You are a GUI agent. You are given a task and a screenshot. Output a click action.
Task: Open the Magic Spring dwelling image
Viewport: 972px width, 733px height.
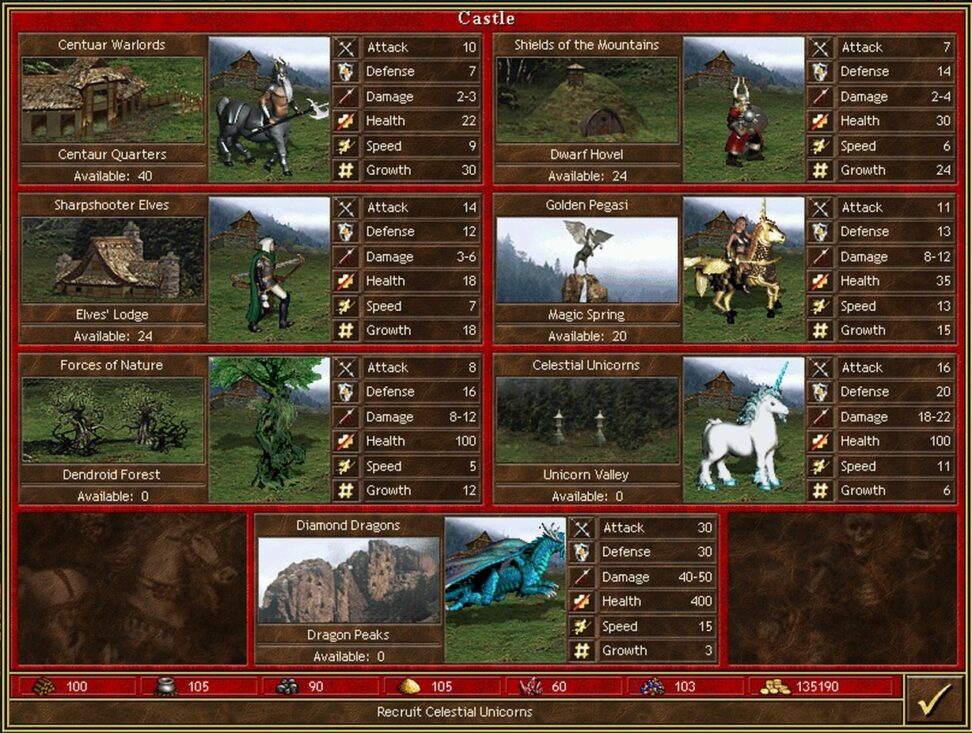point(587,259)
